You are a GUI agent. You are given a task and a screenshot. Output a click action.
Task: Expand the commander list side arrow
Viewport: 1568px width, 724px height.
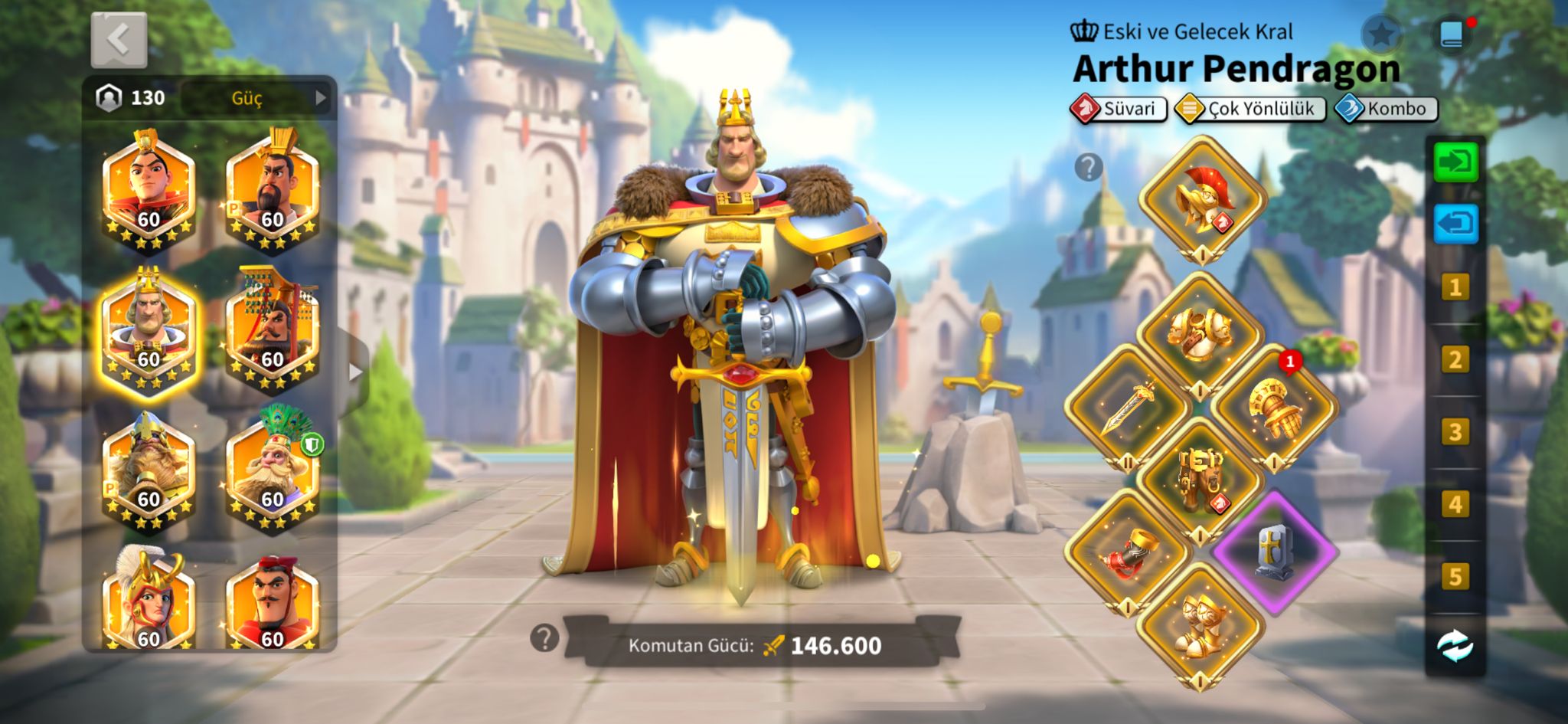pyautogui.click(x=354, y=372)
